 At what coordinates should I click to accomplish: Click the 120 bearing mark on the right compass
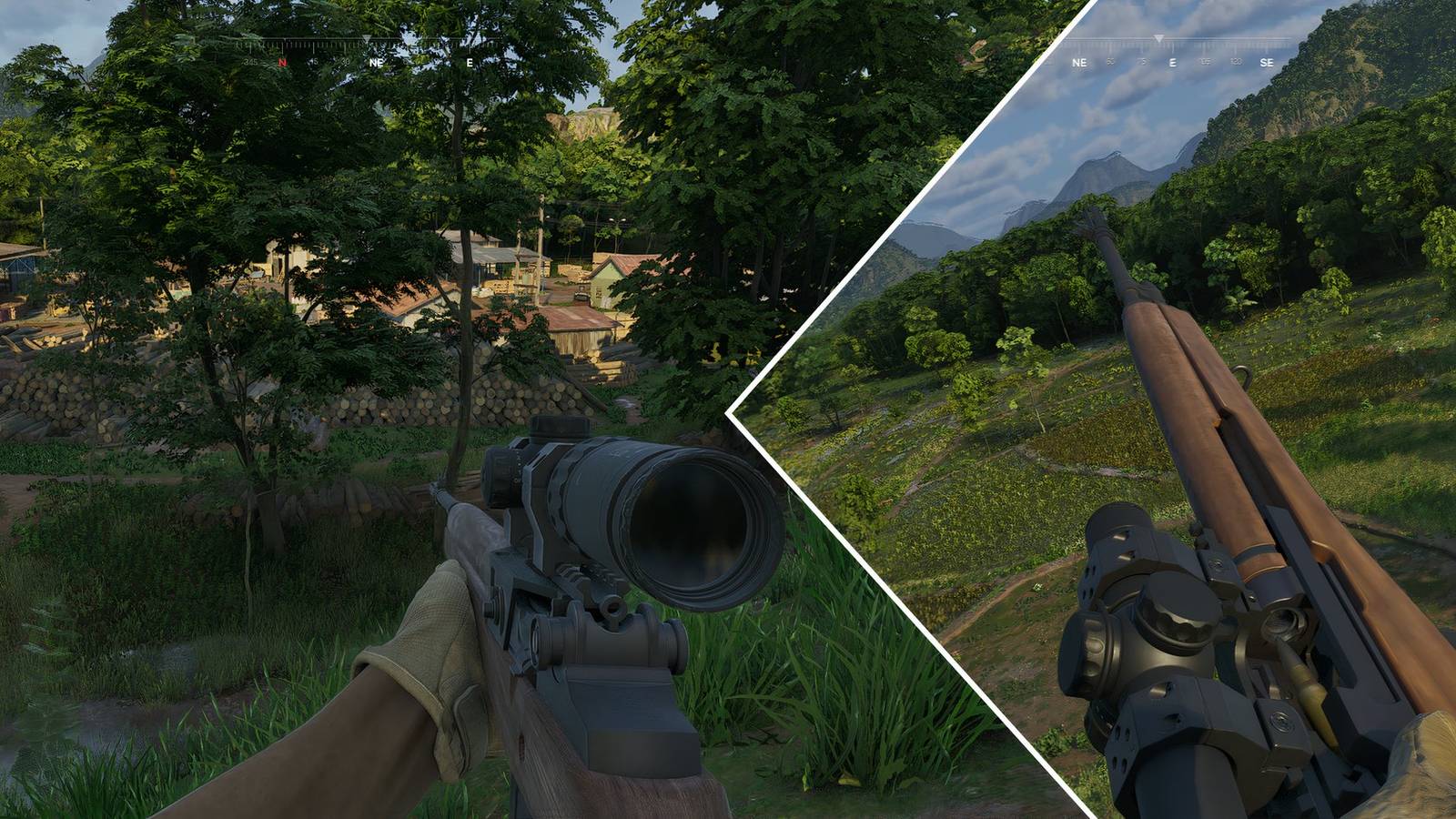pyautogui.click(x=1237, y=61)
